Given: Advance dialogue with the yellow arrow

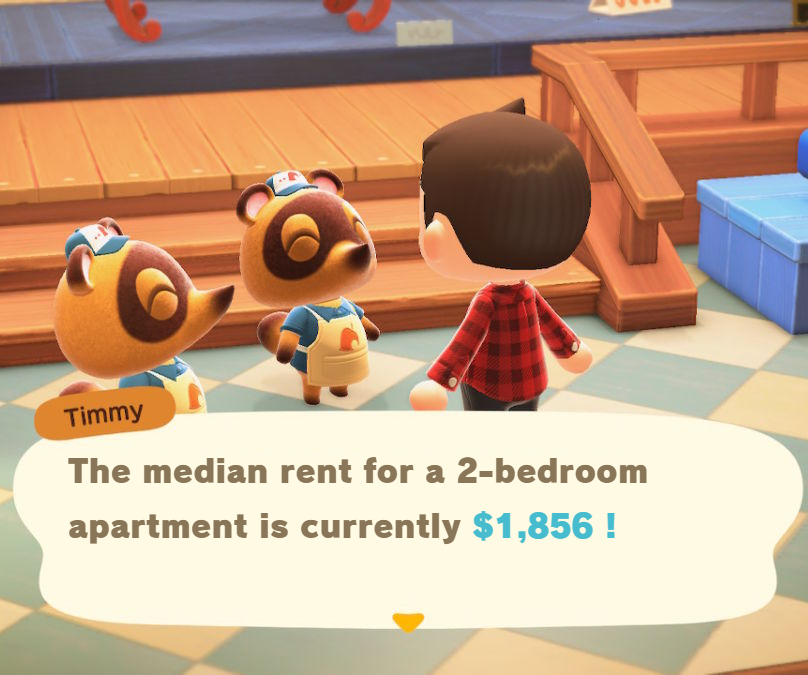Looking at the screenshot, I should (407, 622).
